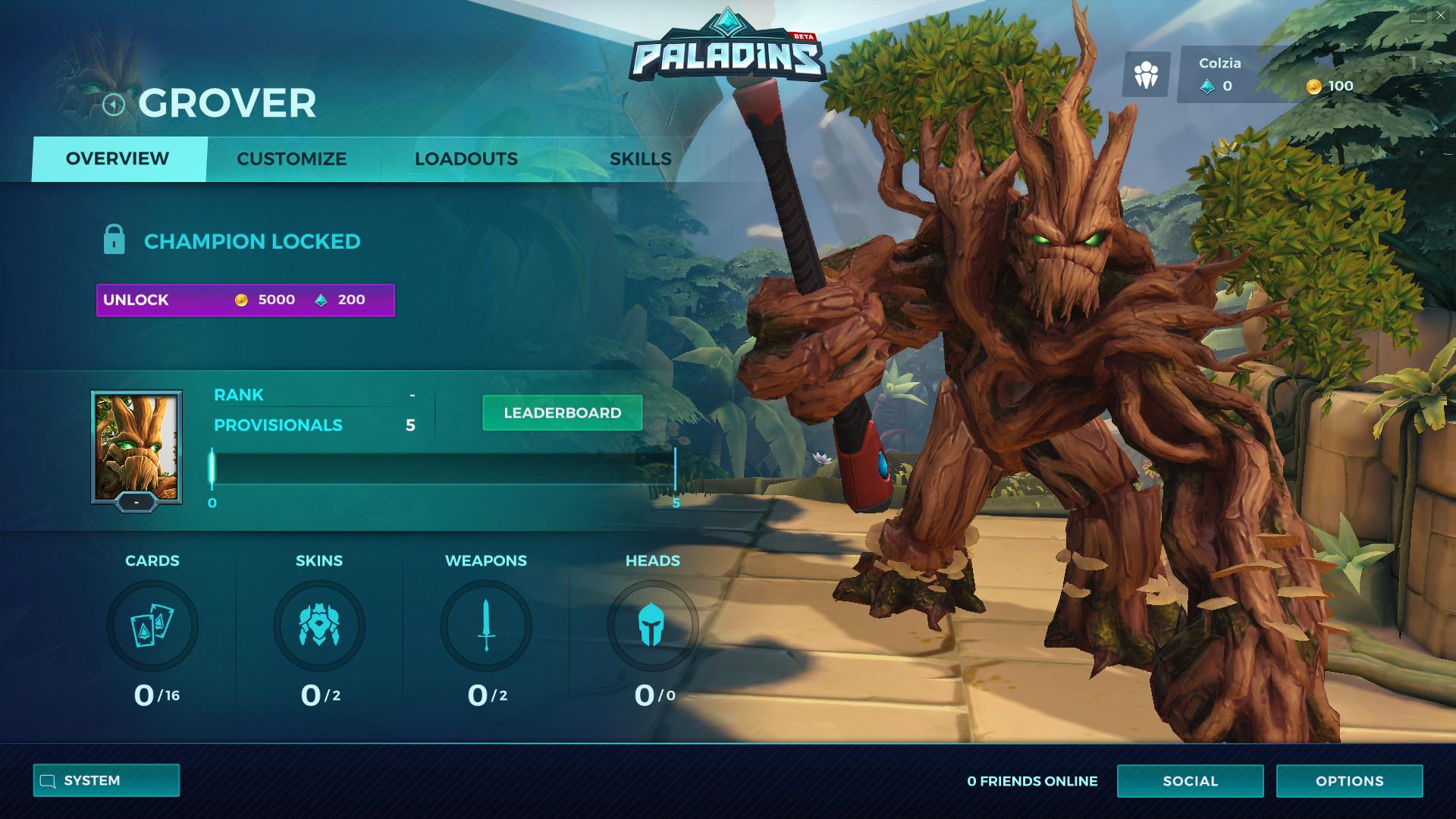
Task: Minimize the game window
Action: coord(1417,15)
